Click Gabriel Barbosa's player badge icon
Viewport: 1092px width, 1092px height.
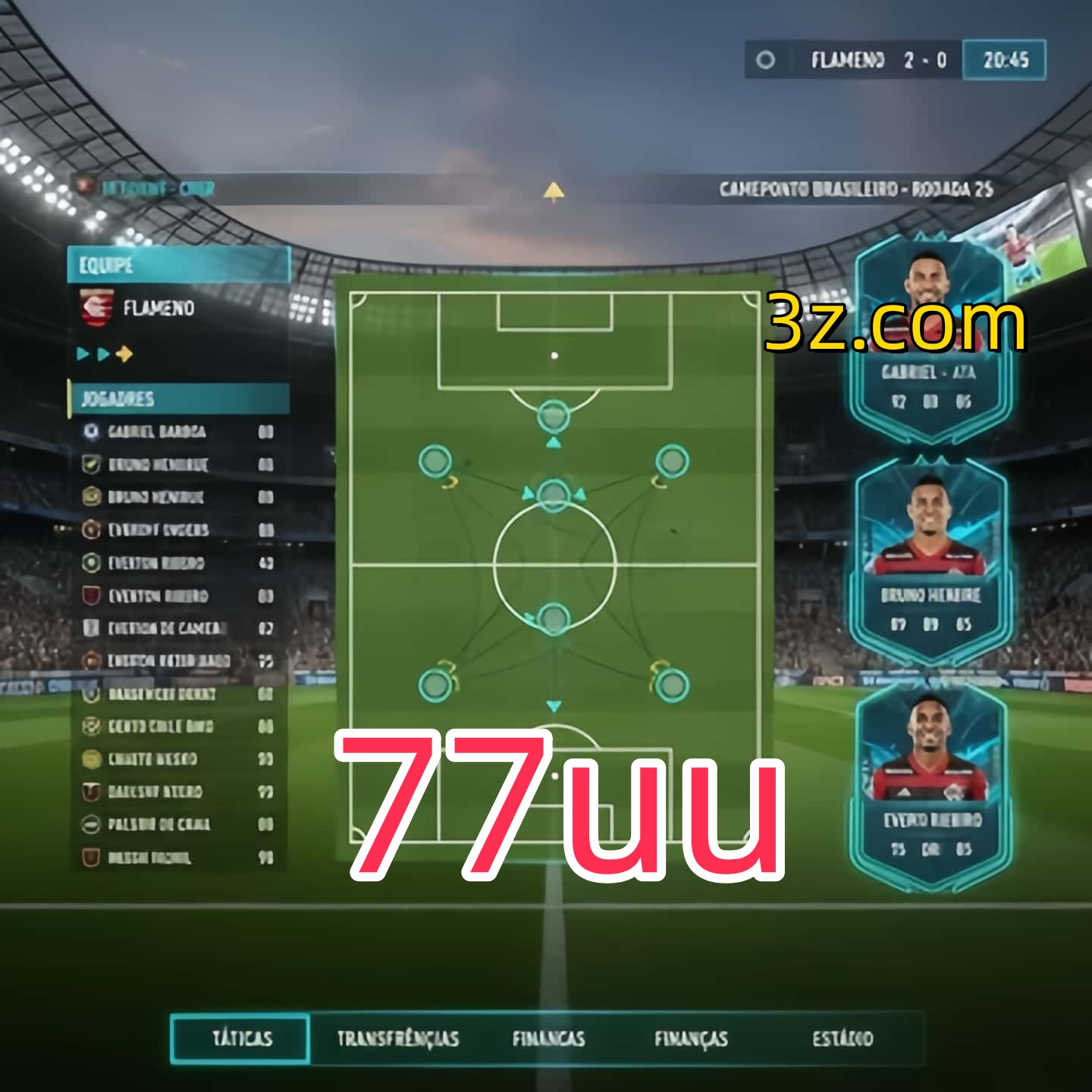[x=92, y=431]
